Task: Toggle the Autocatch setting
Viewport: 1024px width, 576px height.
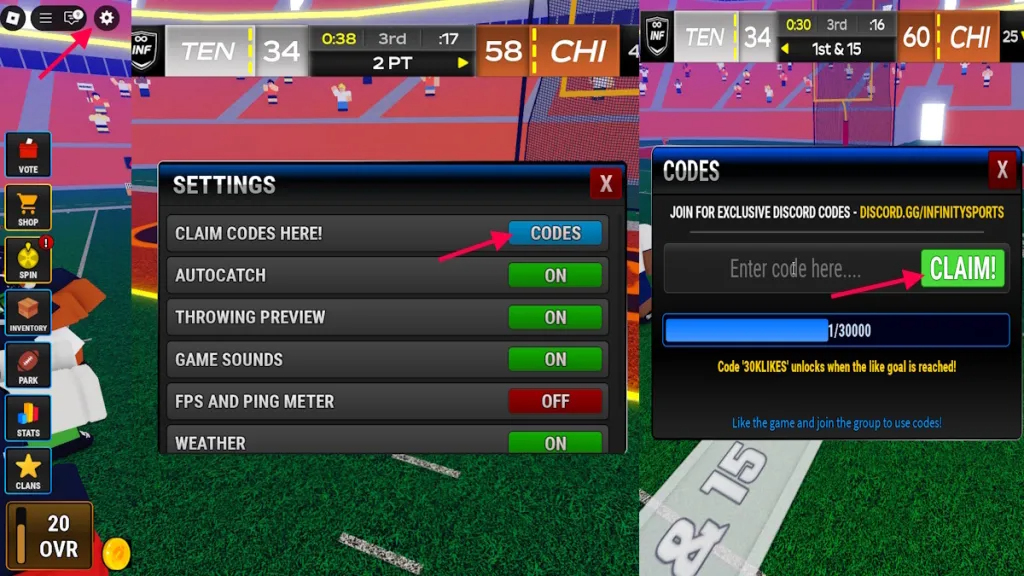Action: coord(555,275)
